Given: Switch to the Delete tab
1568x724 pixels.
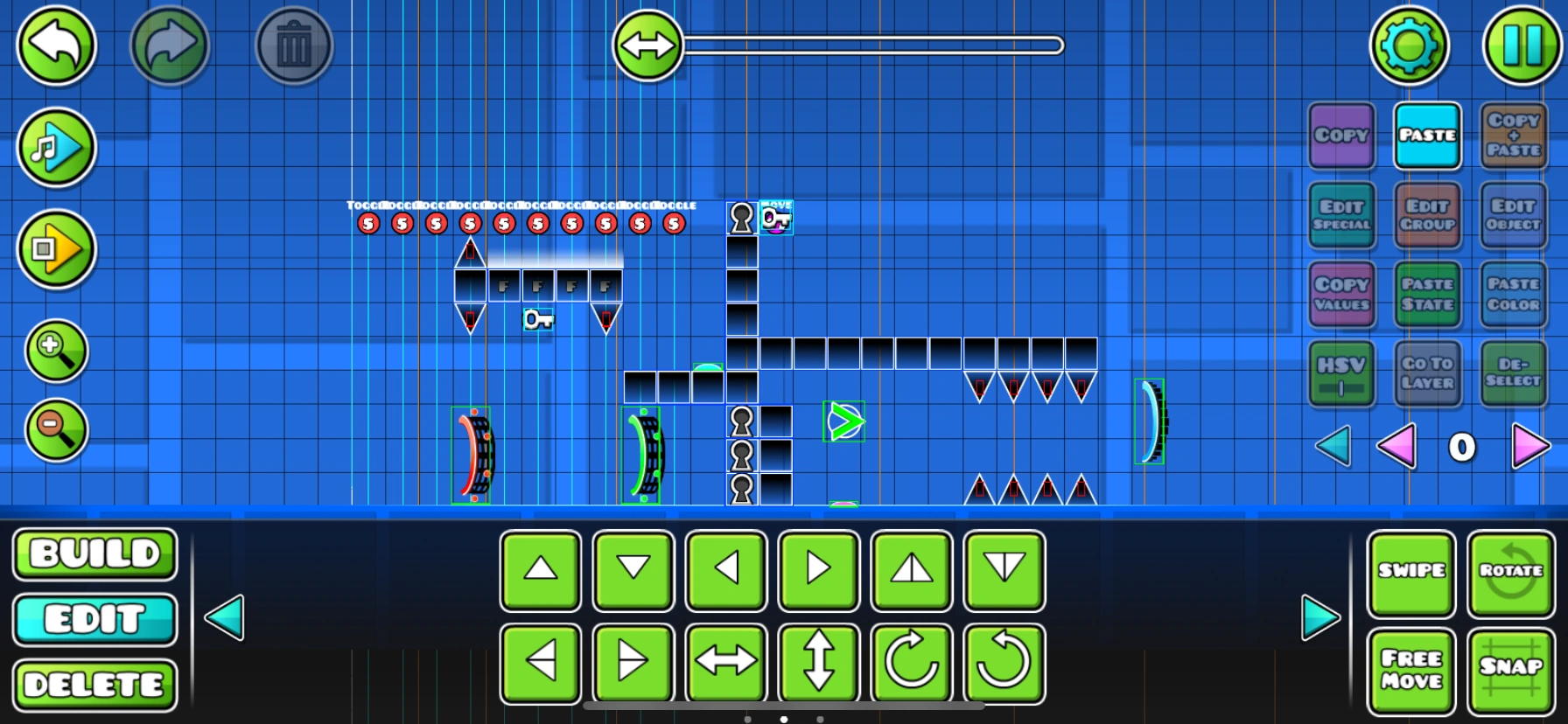Looking at the screenshot, I should coord(94,685).
